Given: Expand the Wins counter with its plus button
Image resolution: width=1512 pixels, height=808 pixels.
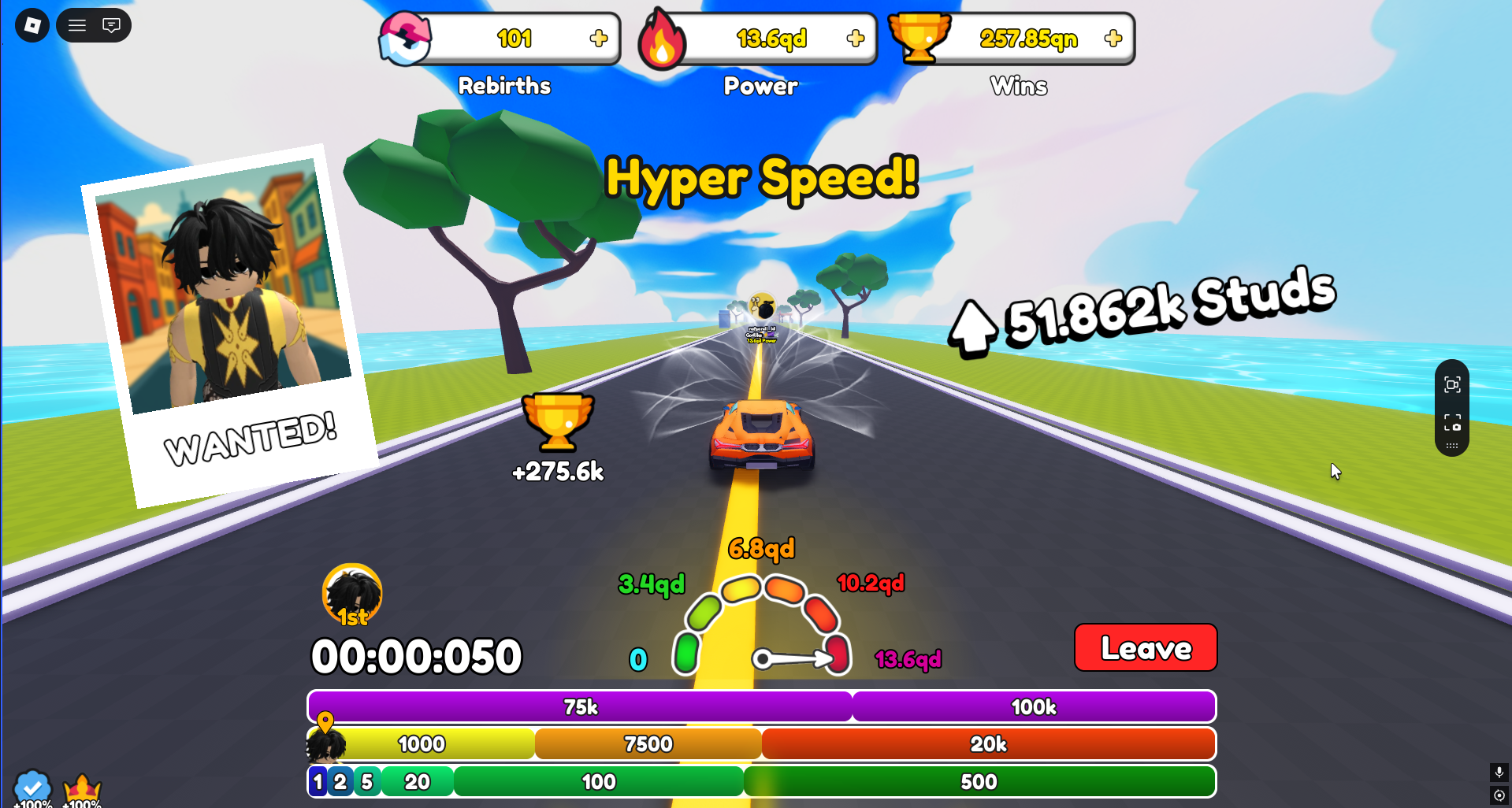Looking at the screenshot, I should [1113, 37].
